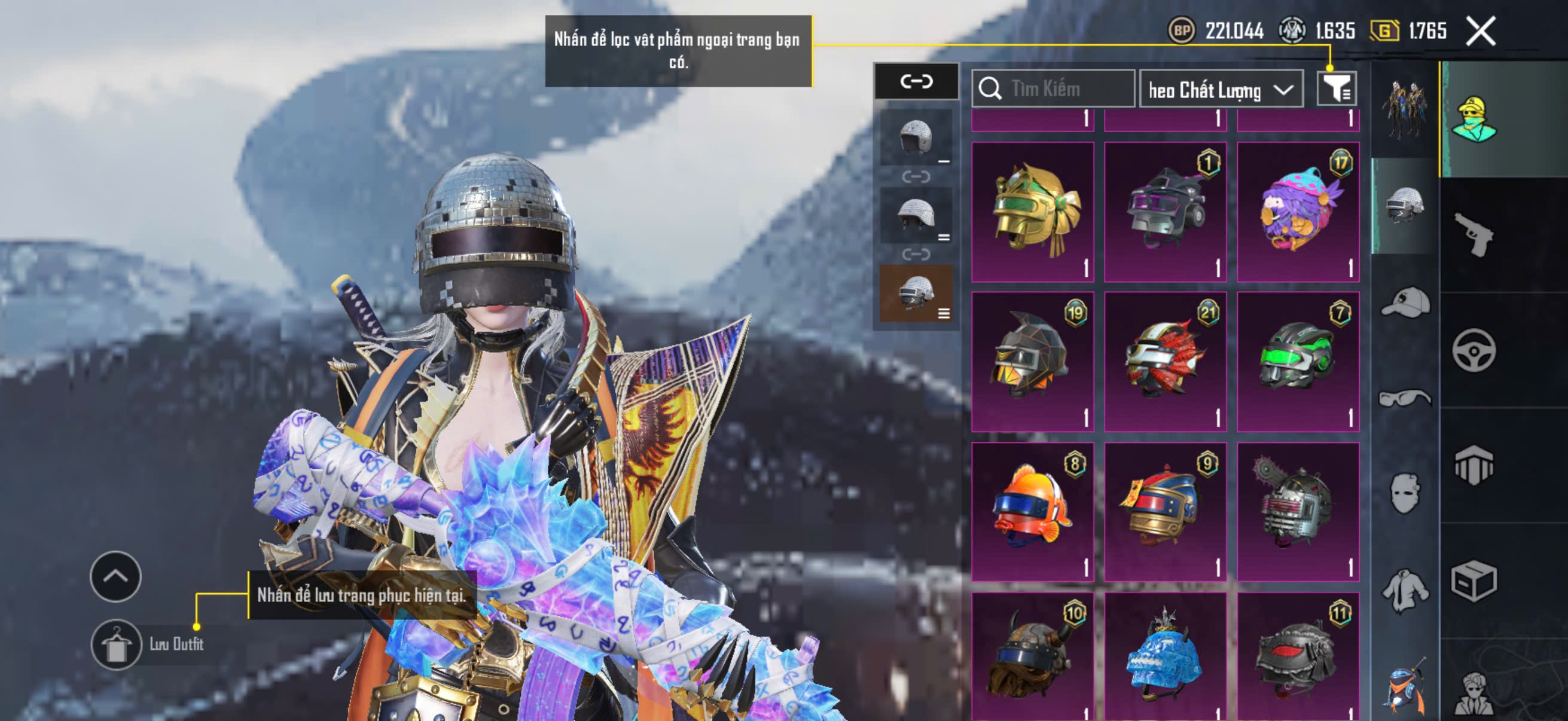The width and height of the screenshot is (1568, 721).
Task: Close the inventory with the X button
Action: tap(1480, 30)
